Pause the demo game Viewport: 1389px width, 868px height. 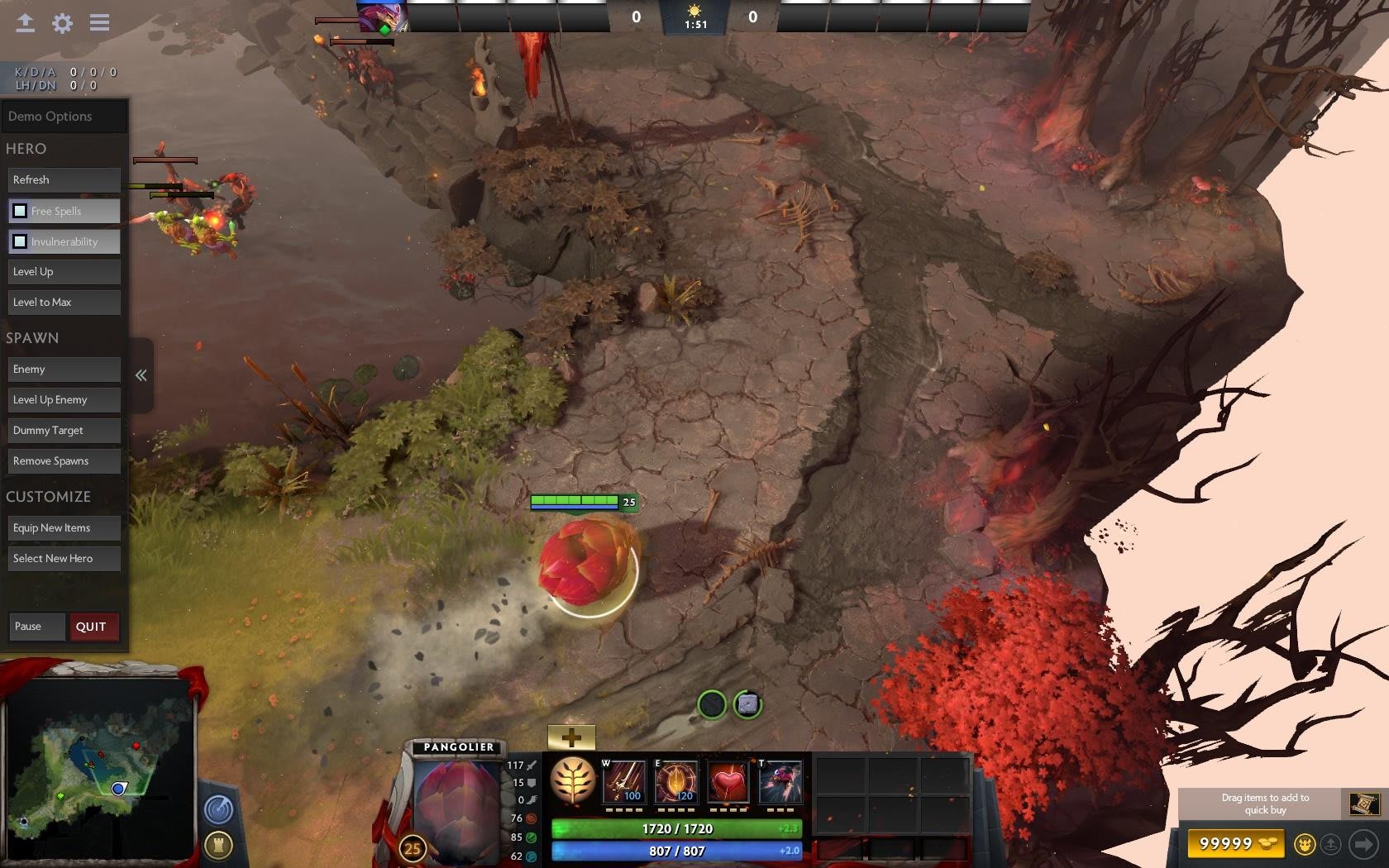(36, 627)
